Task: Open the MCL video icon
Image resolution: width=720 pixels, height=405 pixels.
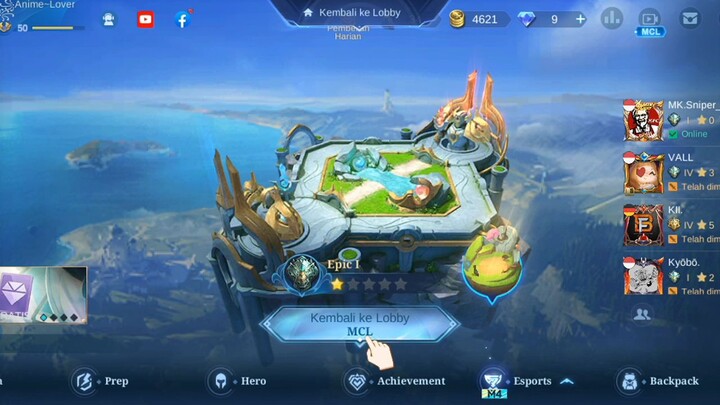Action: [x=650, y=20]
